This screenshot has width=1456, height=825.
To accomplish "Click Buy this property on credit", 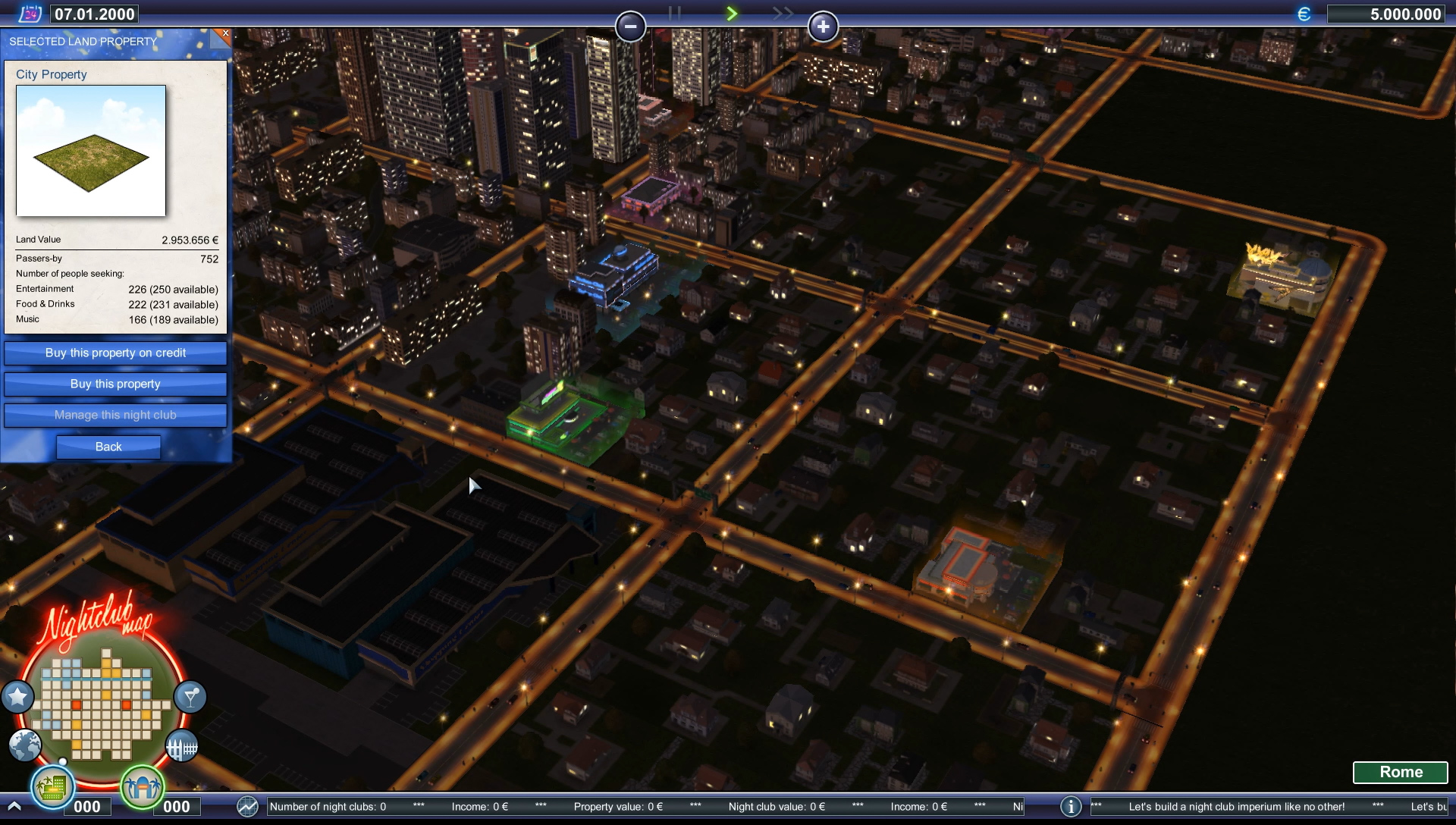I will [x=115, y=353].
